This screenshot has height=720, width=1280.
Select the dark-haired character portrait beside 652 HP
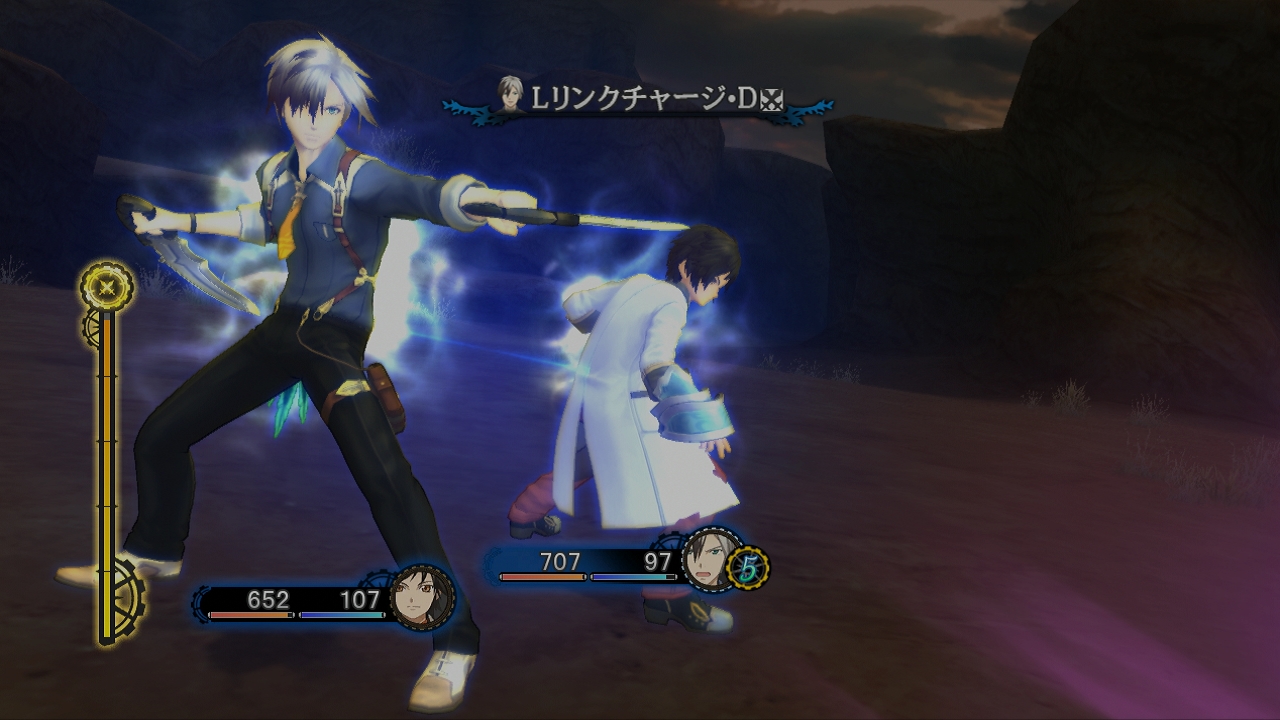click(421, 597)
